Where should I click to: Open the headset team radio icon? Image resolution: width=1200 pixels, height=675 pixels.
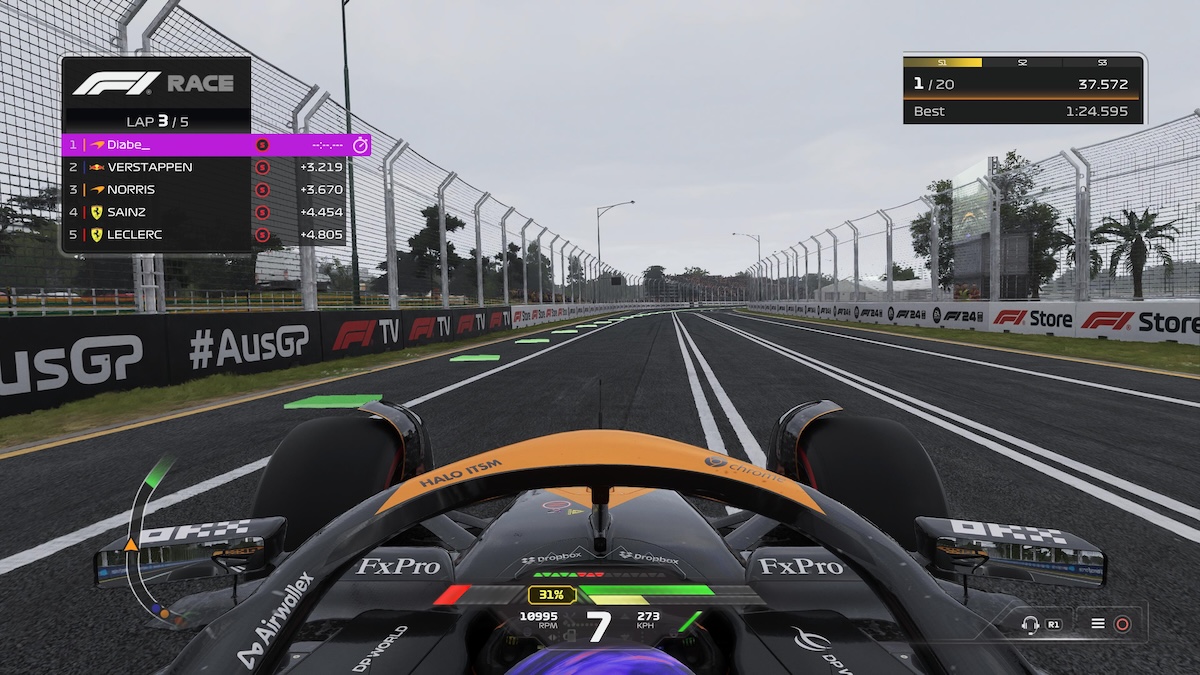coord(1030,624)
